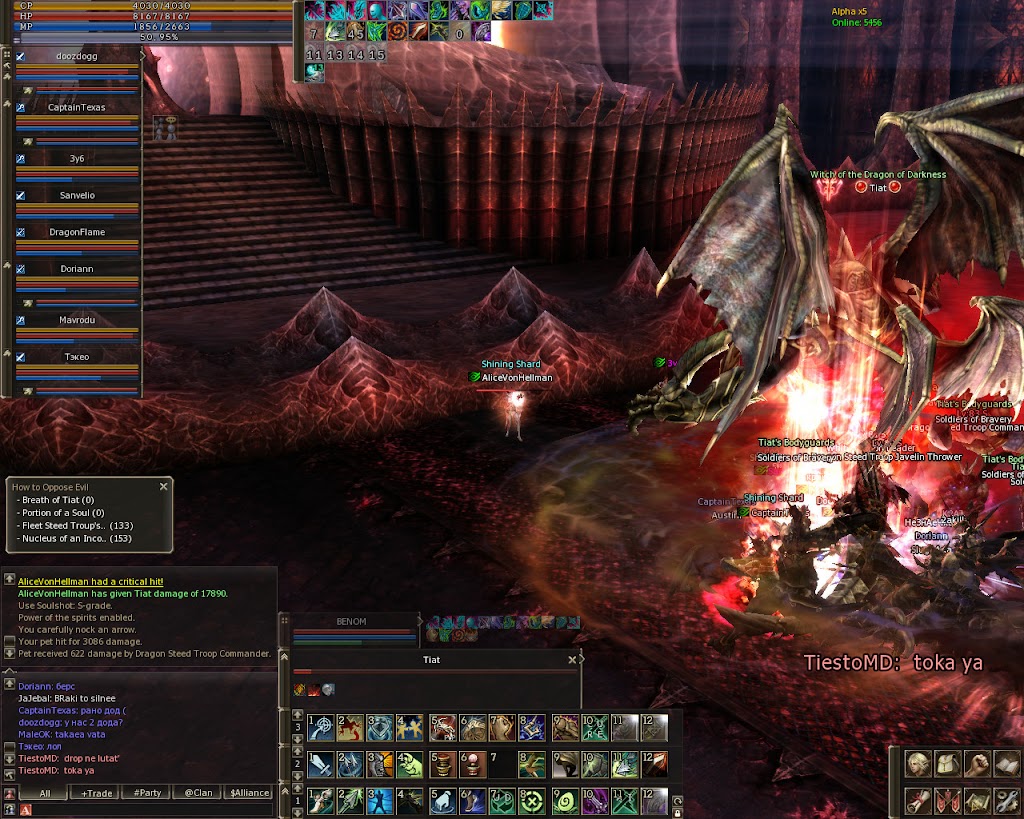Open the character status menu icon
This screenshot has width=1024, height=819.
pyautogui.click(x=917, y=765)
